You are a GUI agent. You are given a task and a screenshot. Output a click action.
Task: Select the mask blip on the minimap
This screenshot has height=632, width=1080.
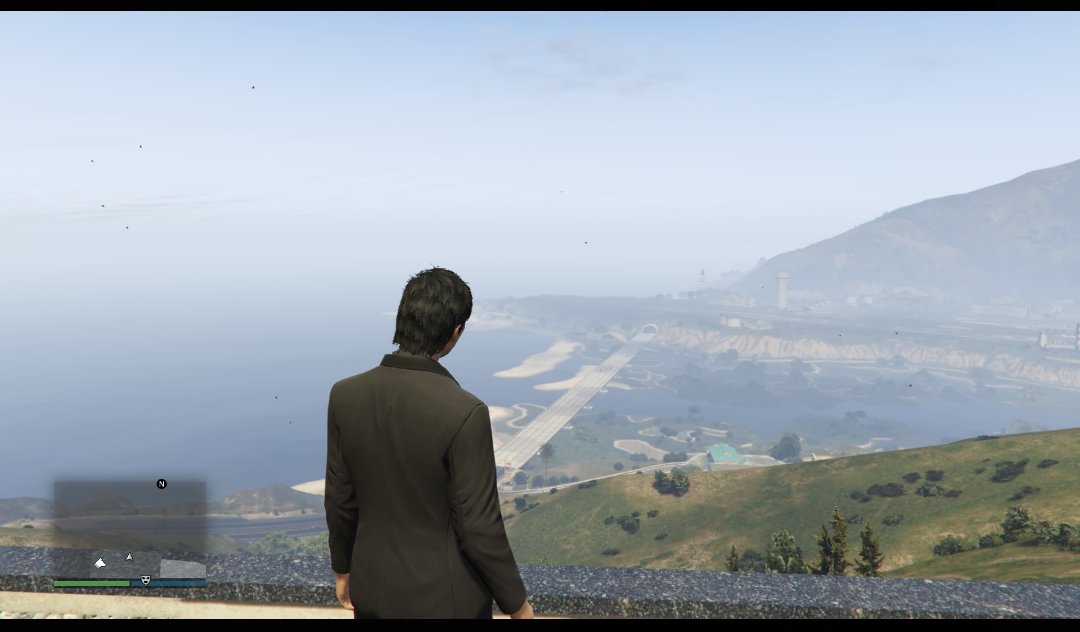click(145, 580)
